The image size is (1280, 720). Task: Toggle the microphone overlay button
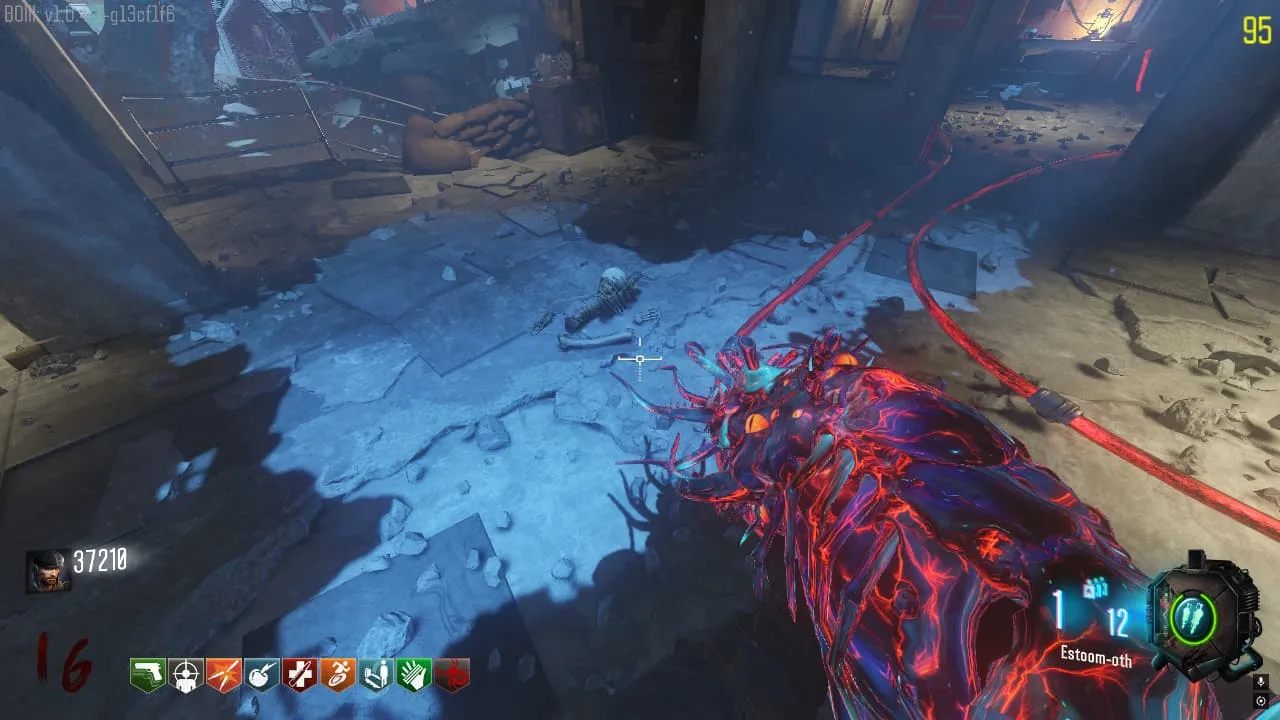point(1262,682)
